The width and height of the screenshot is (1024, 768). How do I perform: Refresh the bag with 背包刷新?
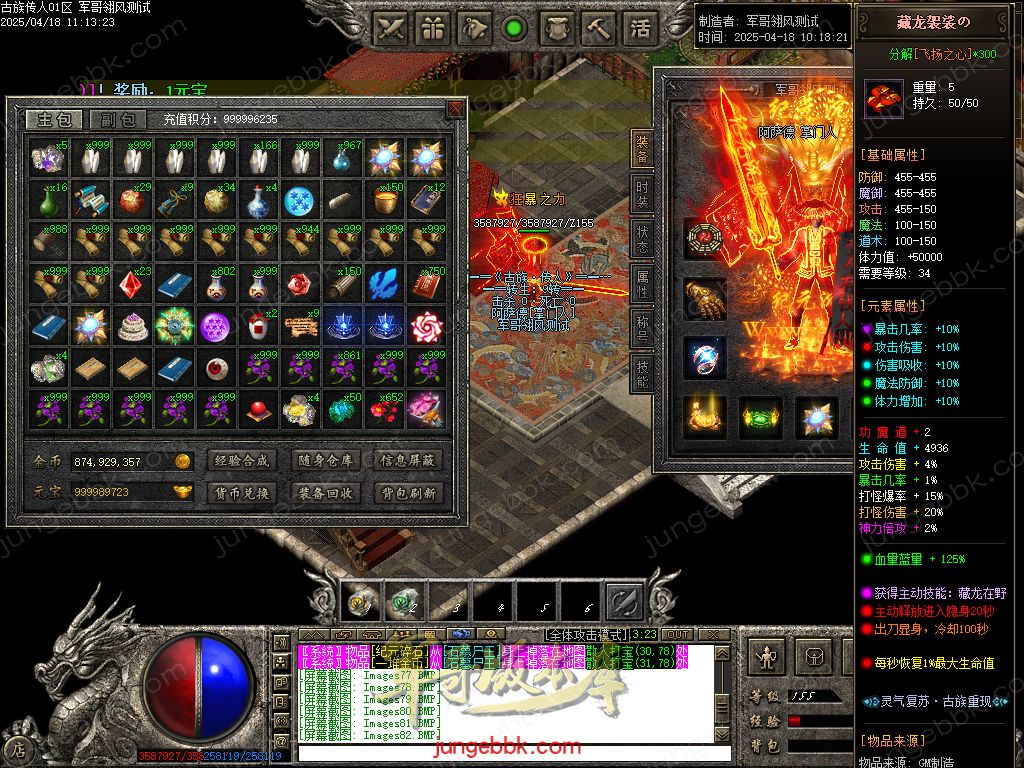pos(408,493)
